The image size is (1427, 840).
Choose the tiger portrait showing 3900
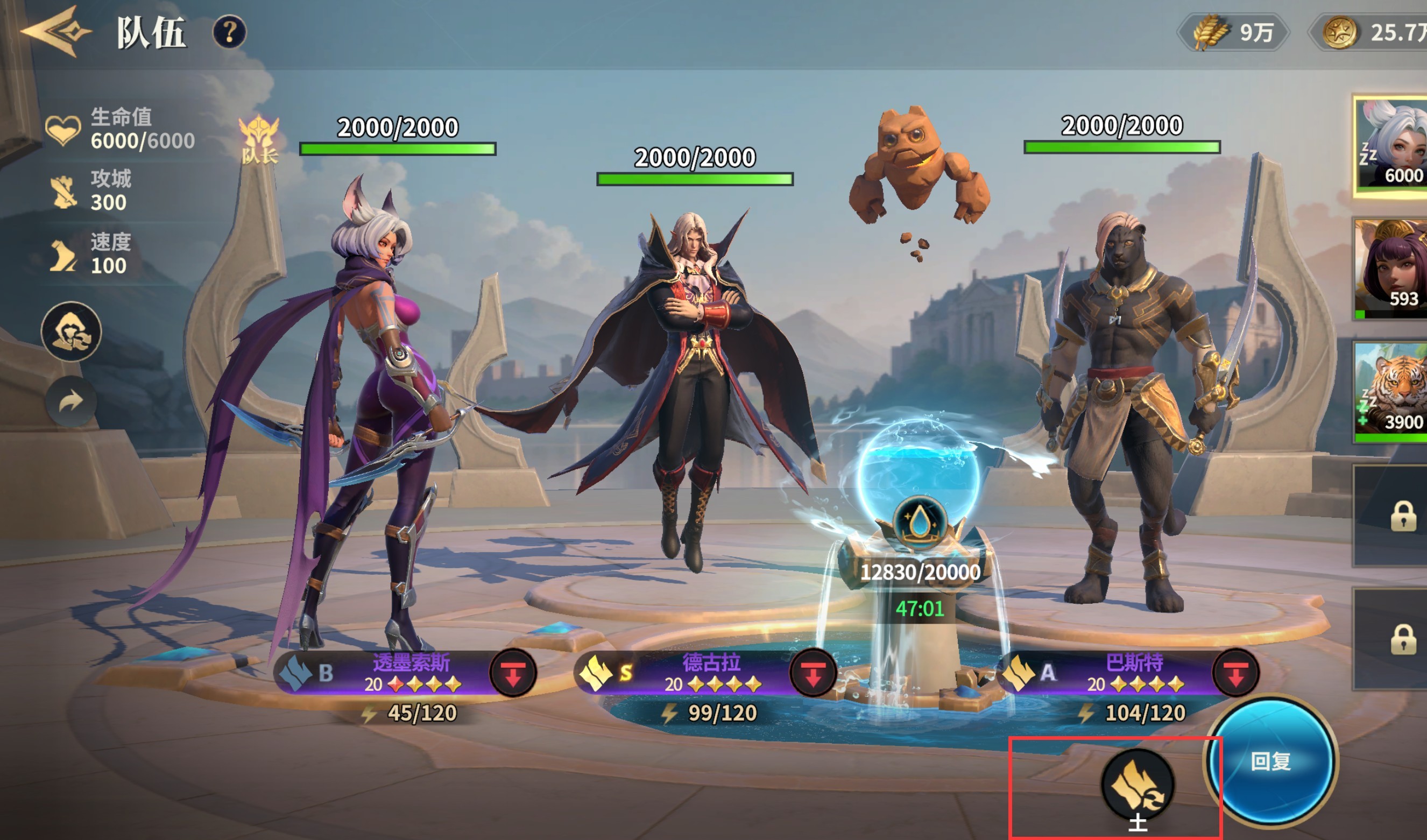(x=1390, y=392)
